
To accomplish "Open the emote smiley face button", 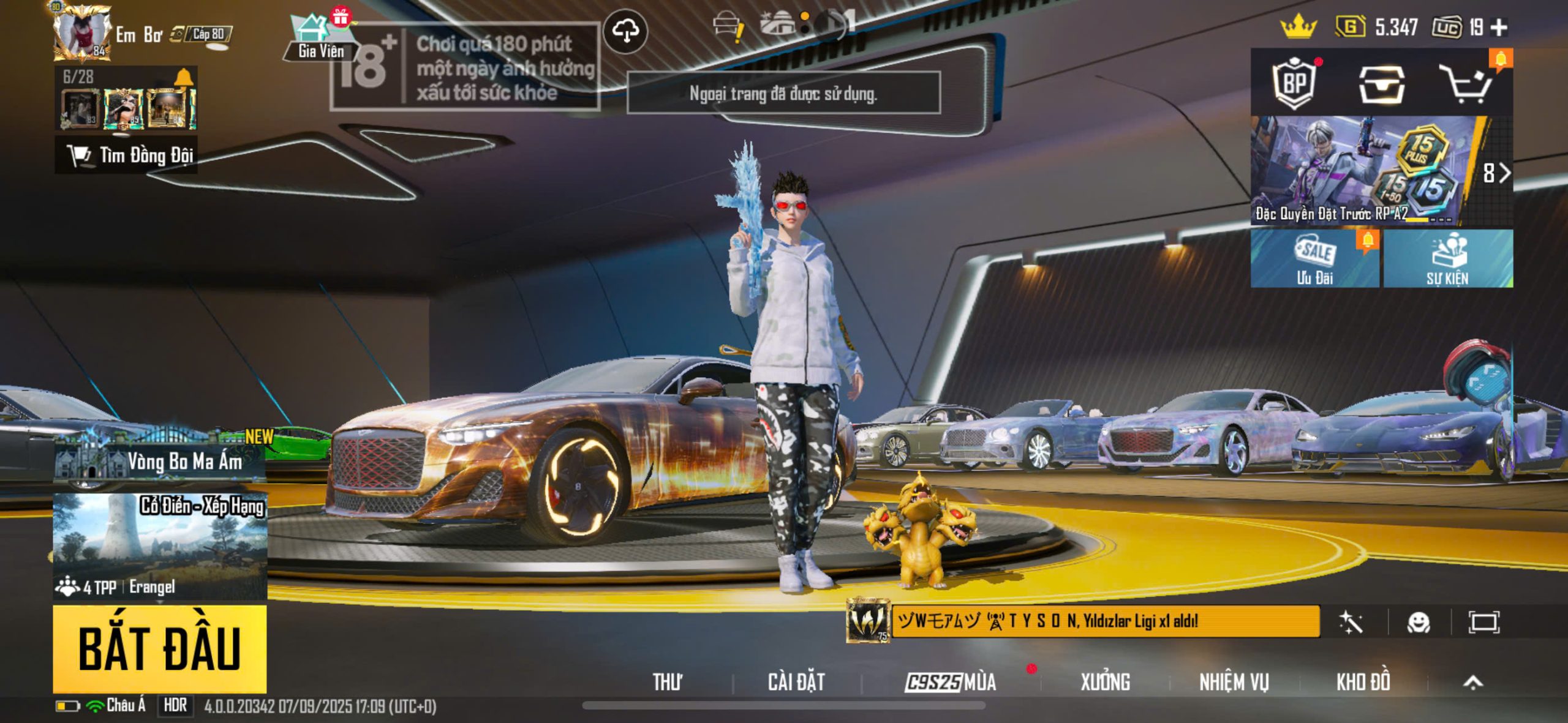I will tap(1419, 623).
